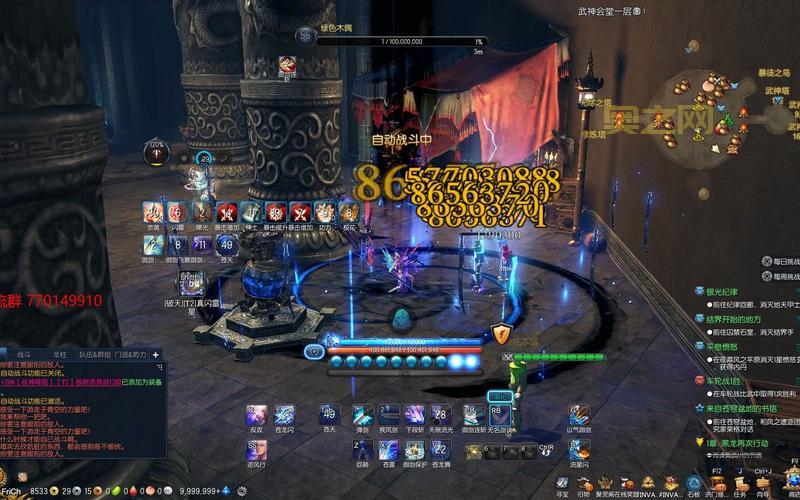Open the 任务 quest journal icon
This screenshot has height=500, width=800.
(739, 483)
